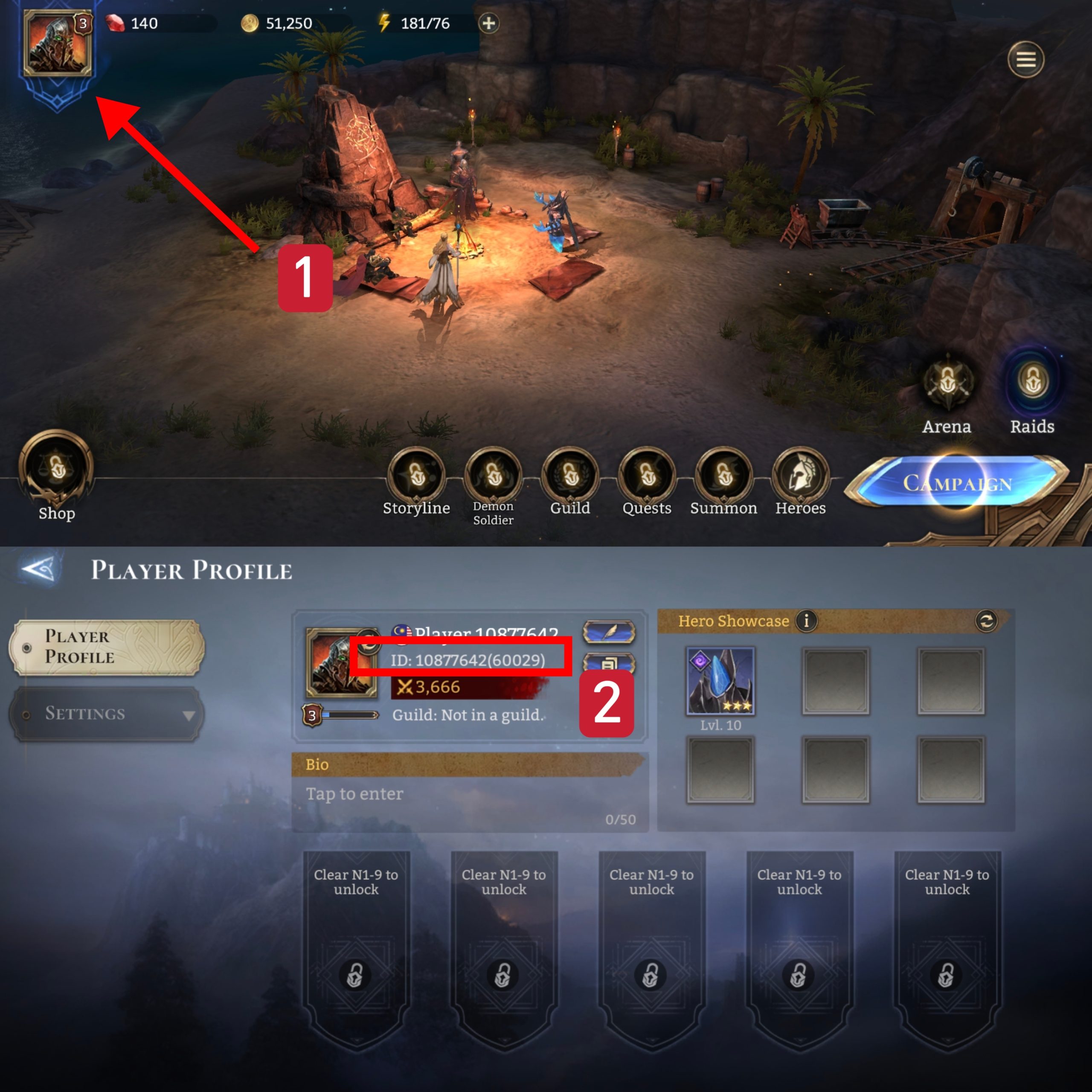Tap the Bio text field

point(469,803)
